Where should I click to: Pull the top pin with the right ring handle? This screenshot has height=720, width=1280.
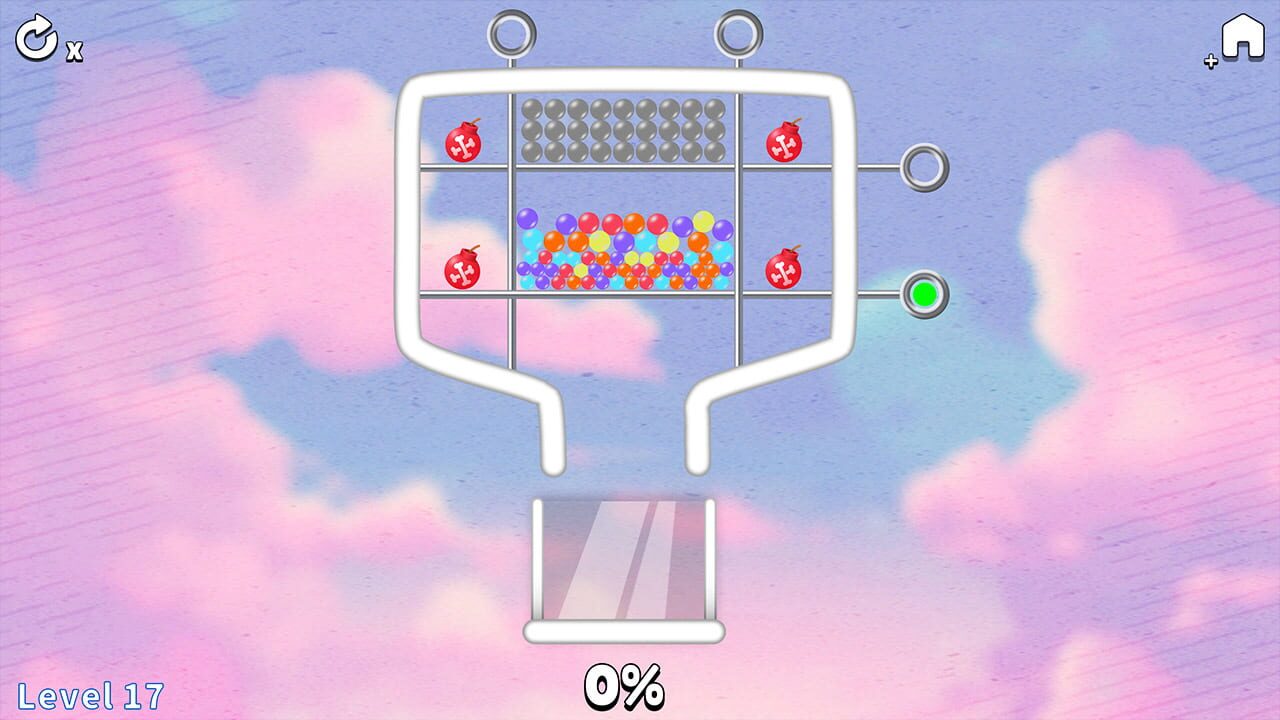pyautogui.click(x=737, y=35)
